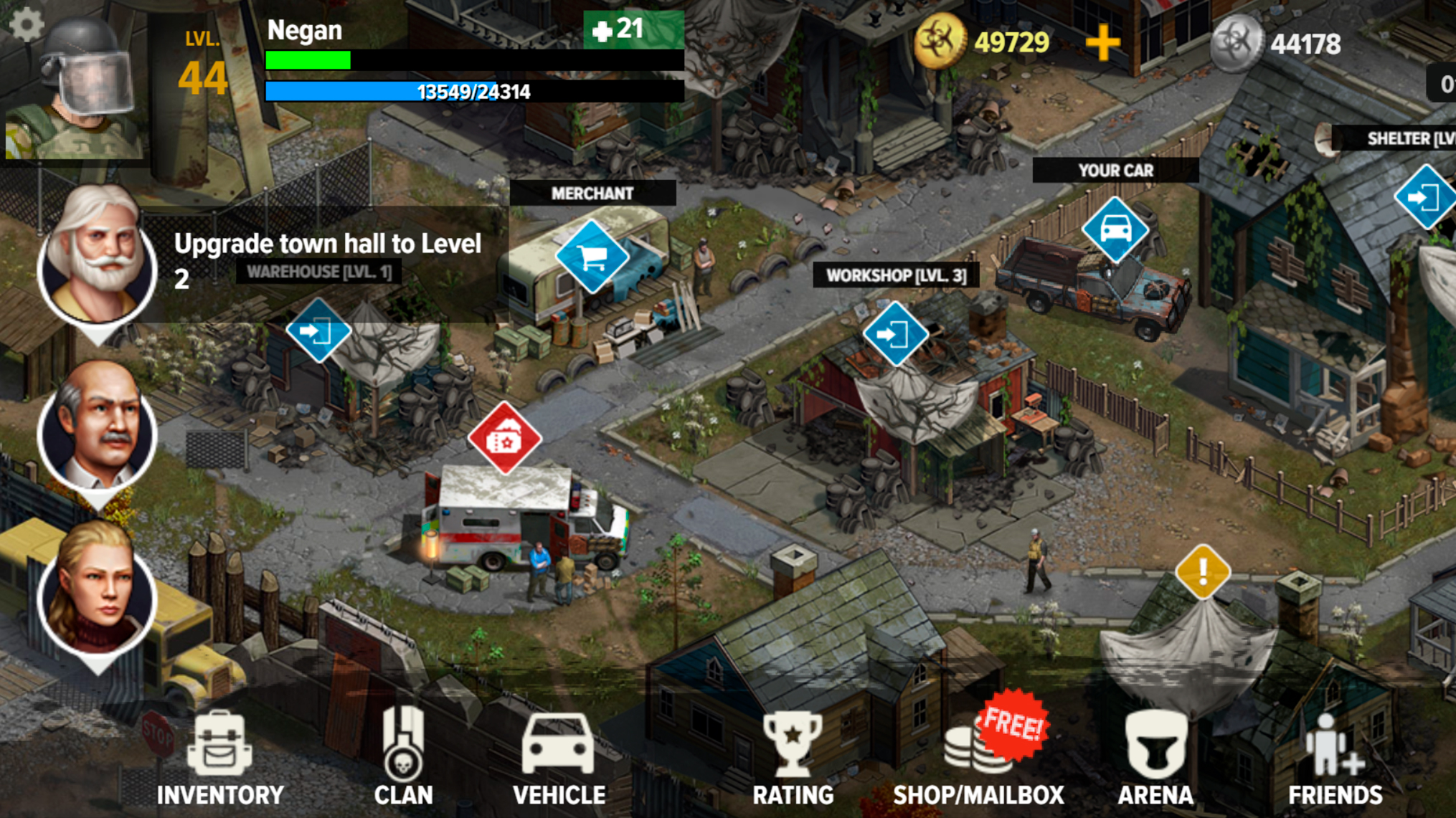This screenshot has width=1456, height=818.
Task: Enter the Warehouse via its door icon
Action: pos(318,330)
